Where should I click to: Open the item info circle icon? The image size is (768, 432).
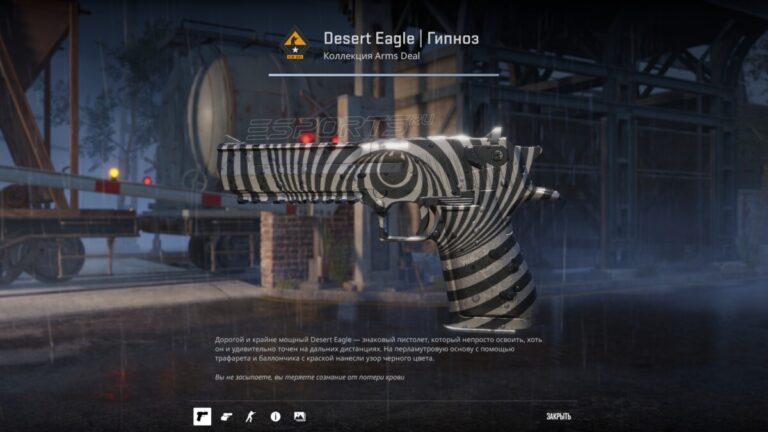[275, 416]
